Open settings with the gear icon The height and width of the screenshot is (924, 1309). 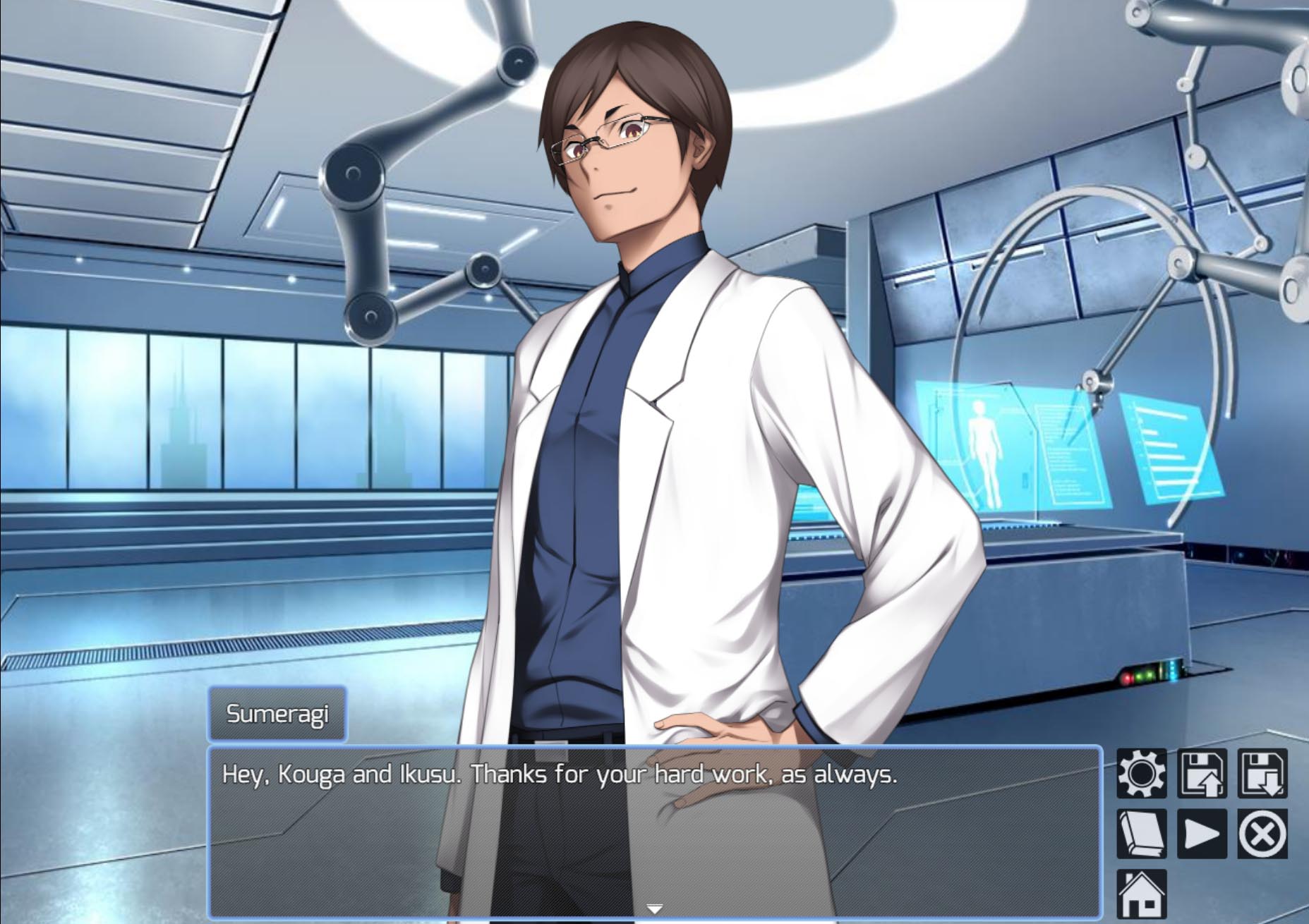[1141, 774]
